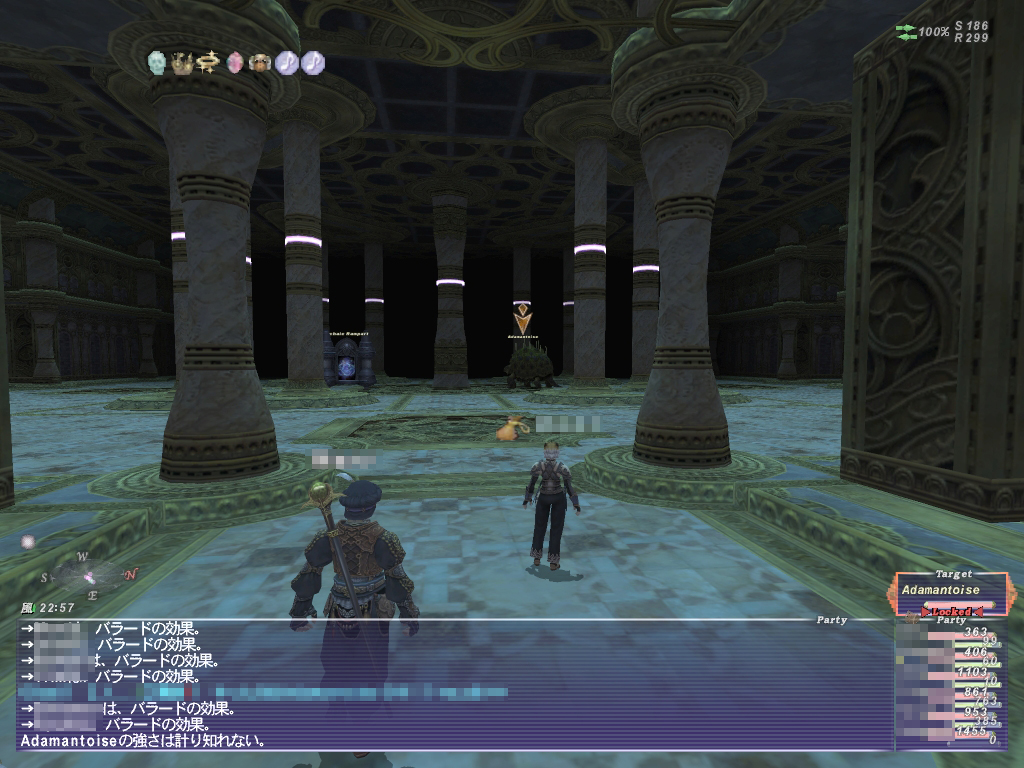Select the party member with 363 HP

click(x=945, y=634)
